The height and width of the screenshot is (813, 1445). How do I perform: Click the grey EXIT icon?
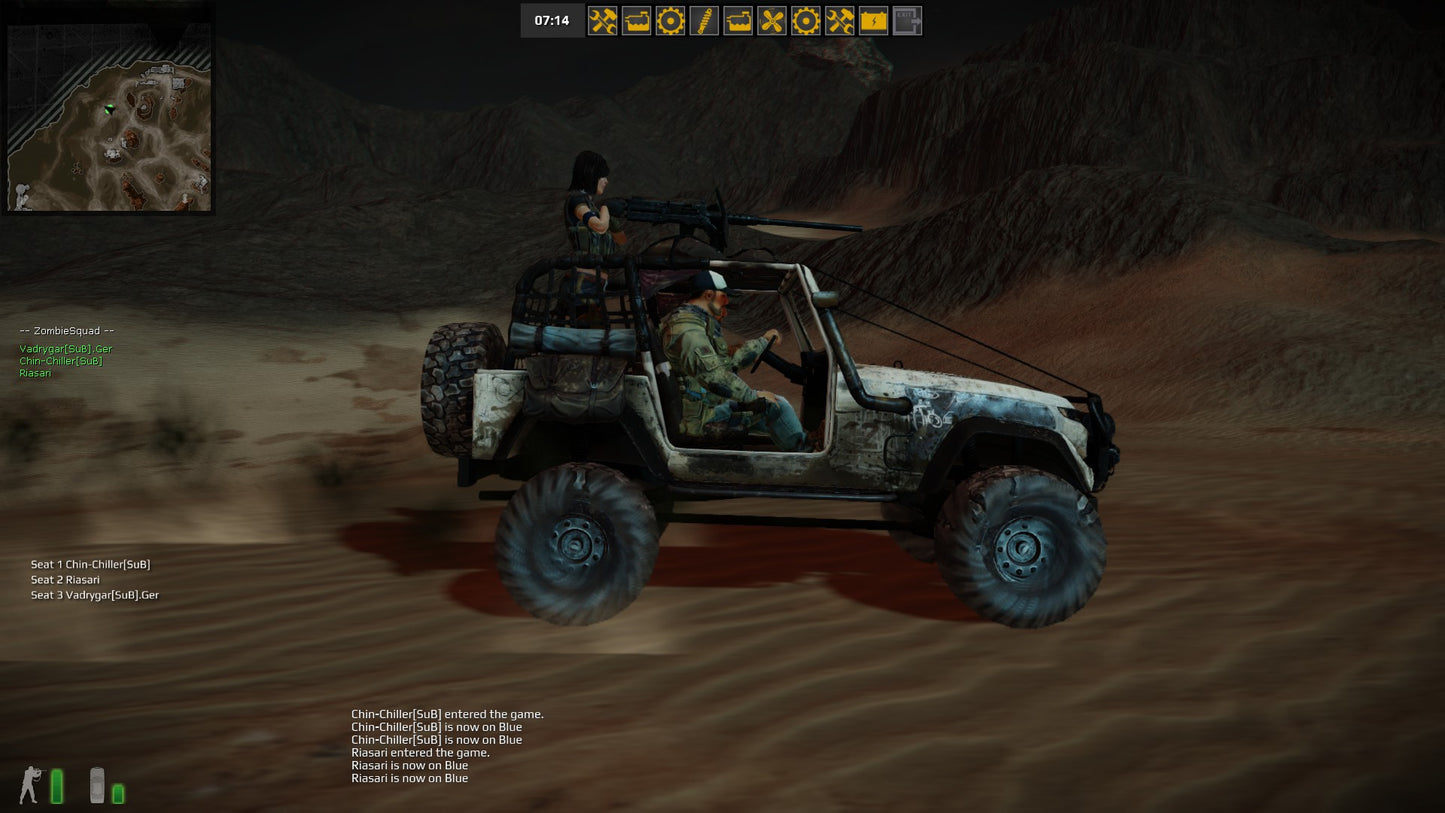907,21
